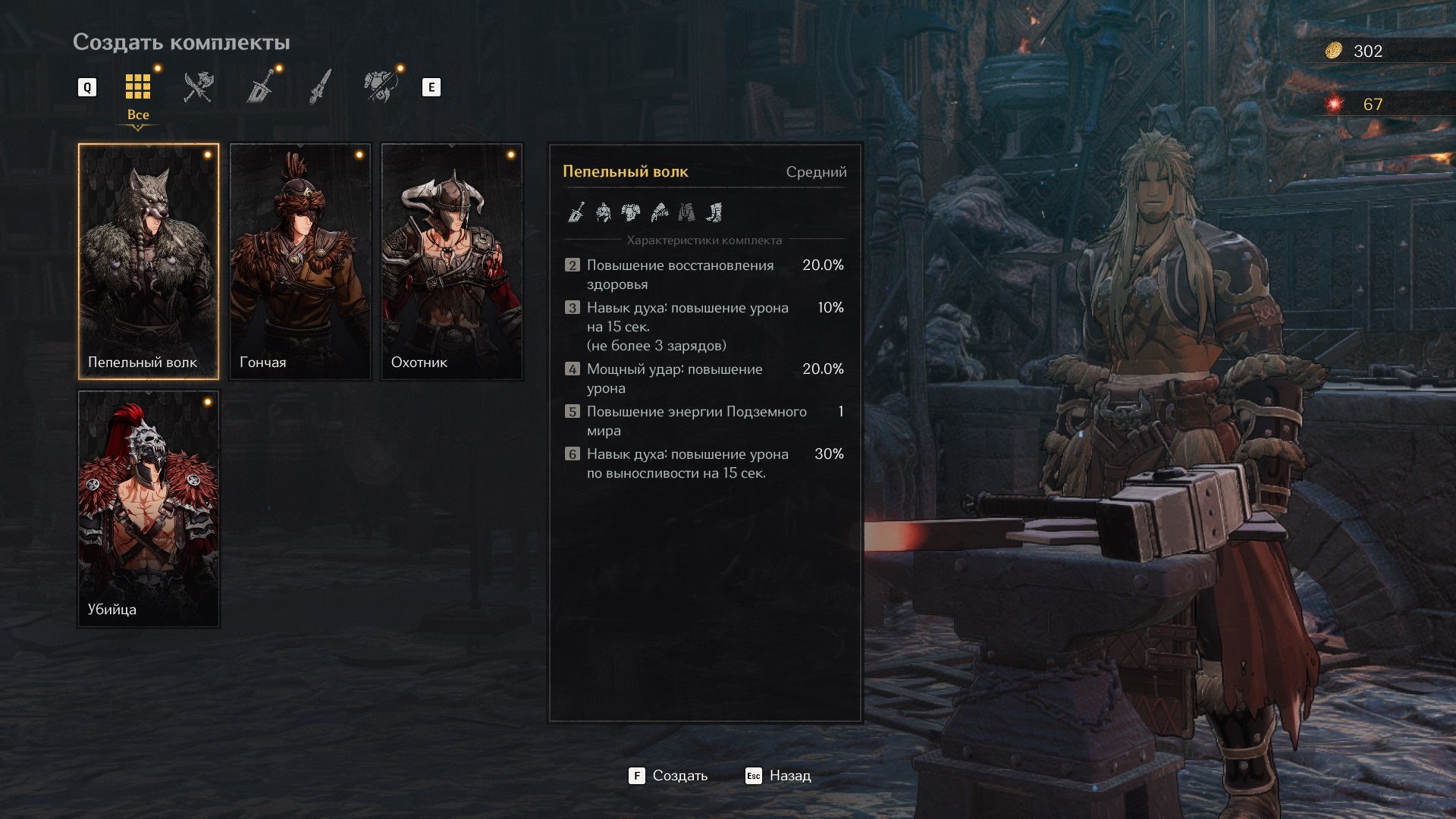Show the armor and bow category tab
The image size is (1456, 819).
pyautogui.click(x=381, y=87)
